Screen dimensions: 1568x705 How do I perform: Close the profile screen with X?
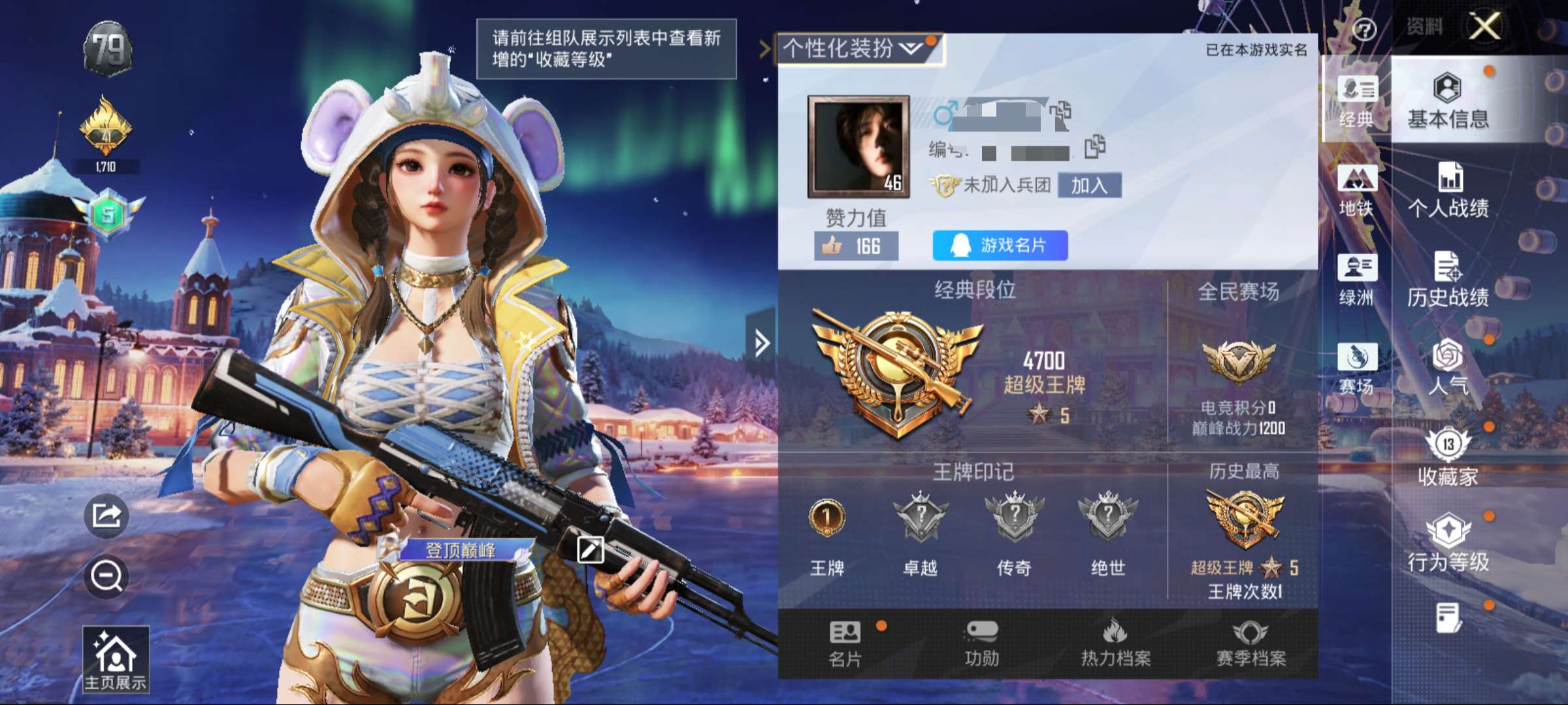[1485, 27]
